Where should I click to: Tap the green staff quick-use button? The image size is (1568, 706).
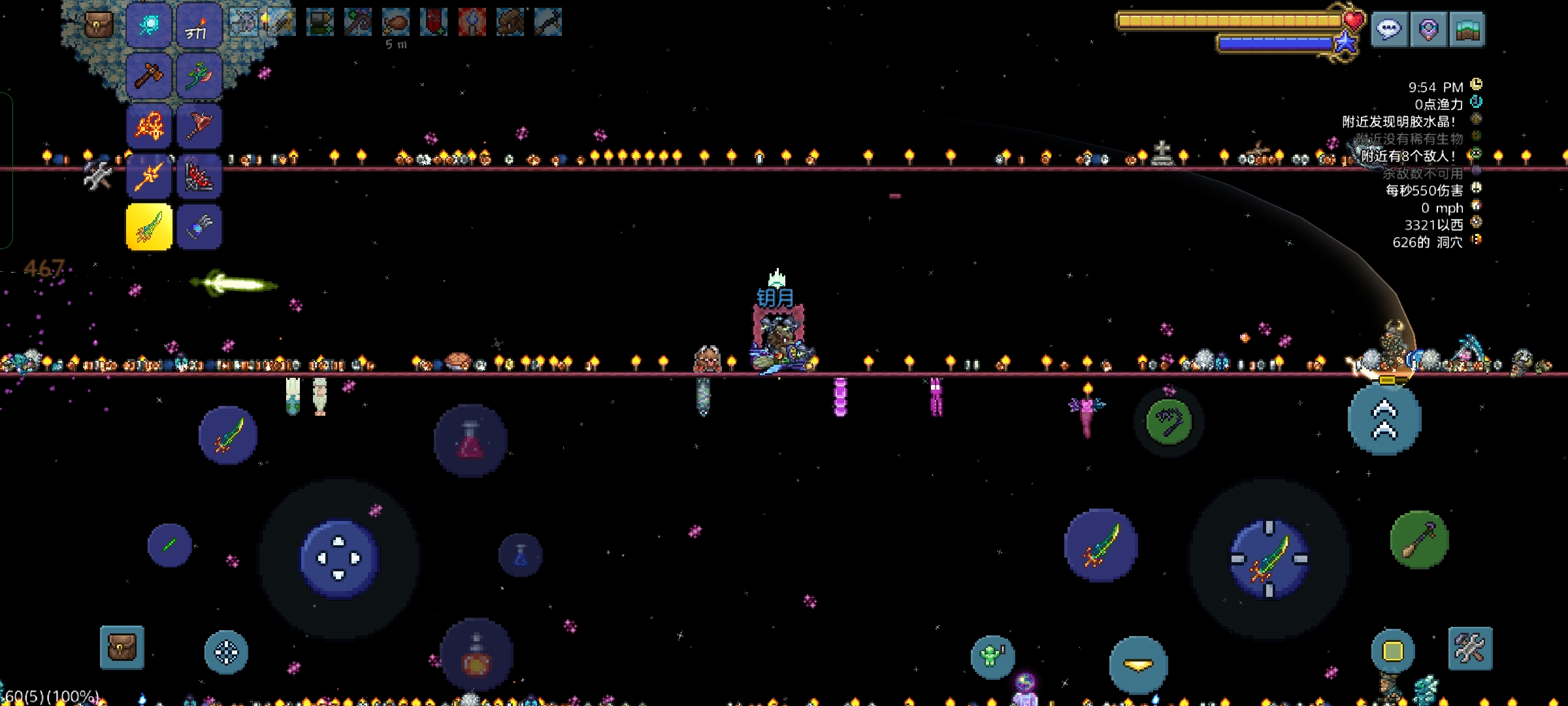pyautogui.click(x=1419, y=540)
